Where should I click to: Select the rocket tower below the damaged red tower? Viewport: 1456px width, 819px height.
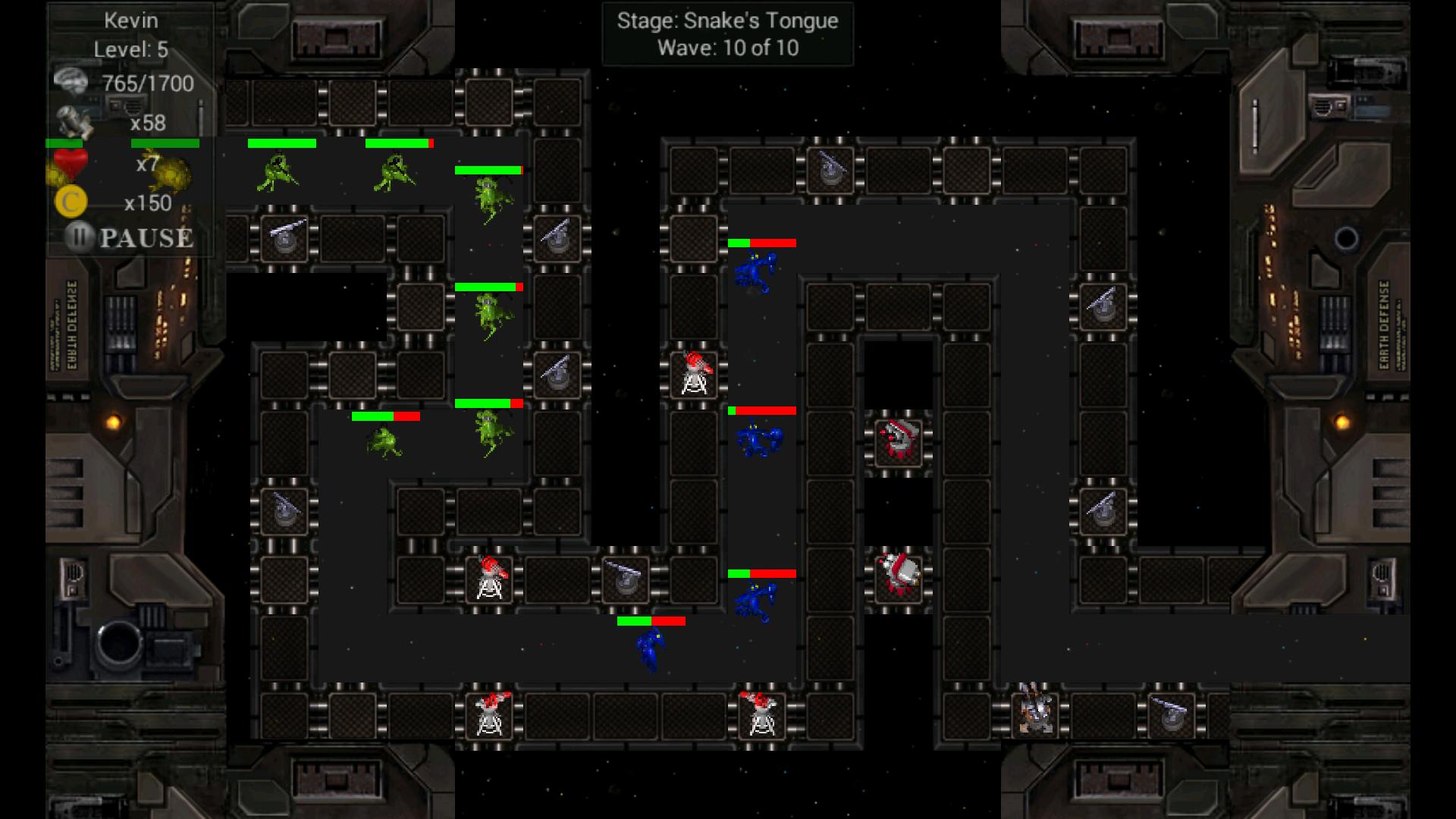[899, 576]
